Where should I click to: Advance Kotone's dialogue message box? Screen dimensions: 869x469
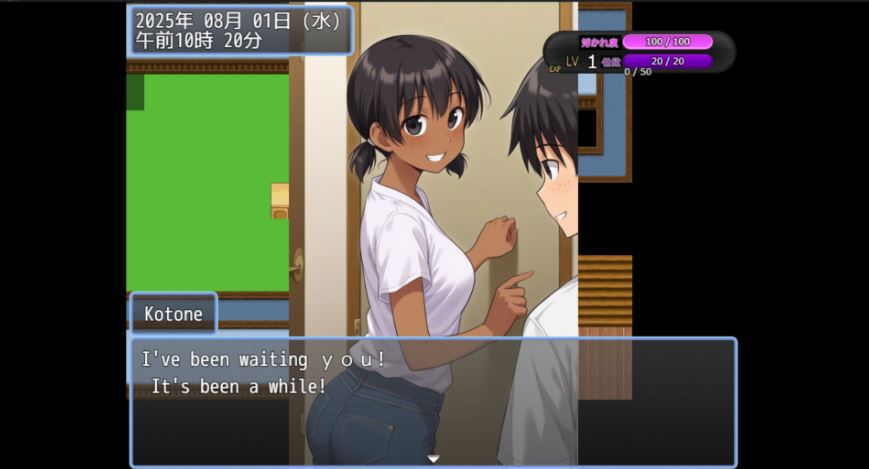coord(432,400)
